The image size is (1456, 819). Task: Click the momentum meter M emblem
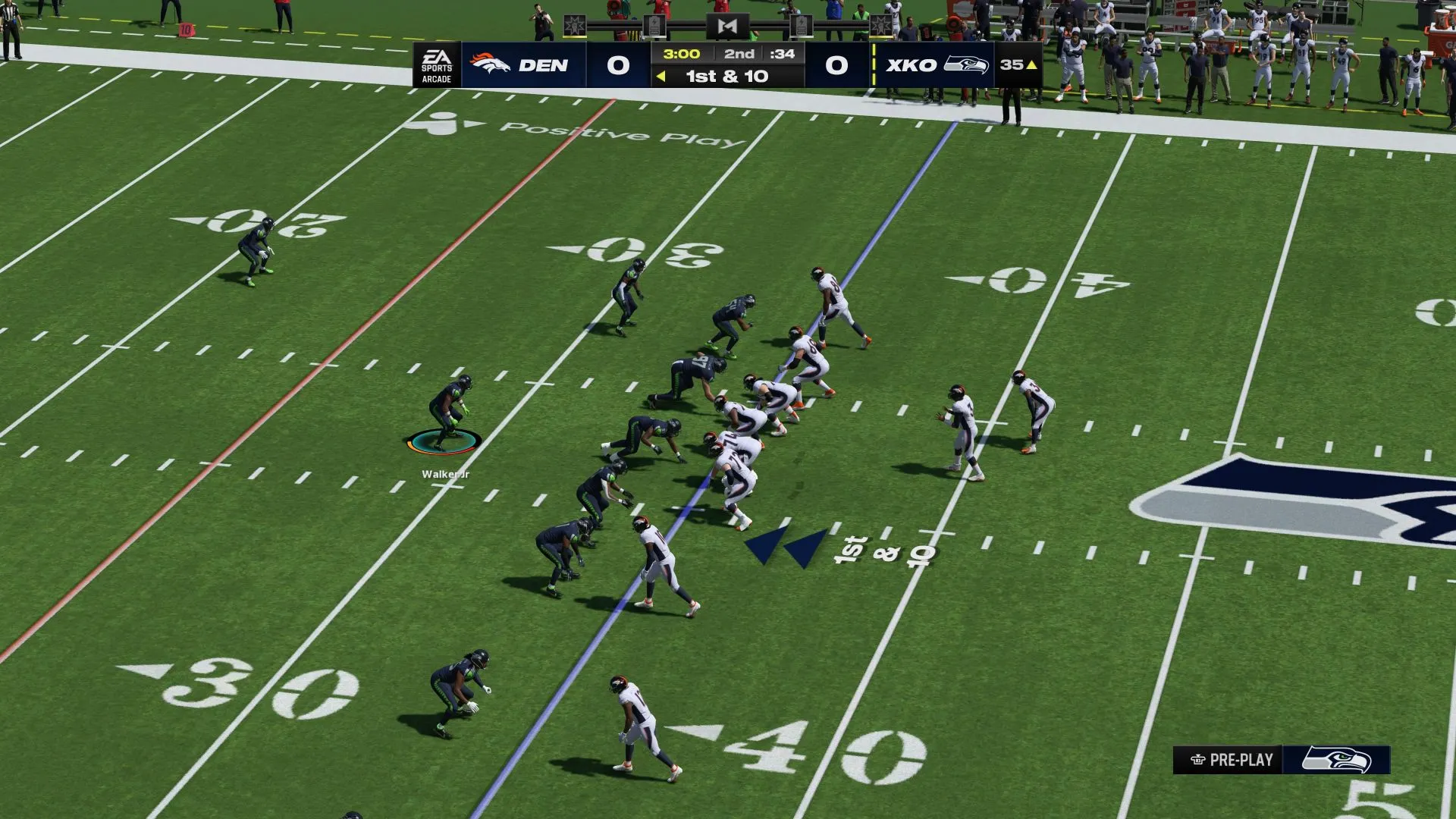726,27
